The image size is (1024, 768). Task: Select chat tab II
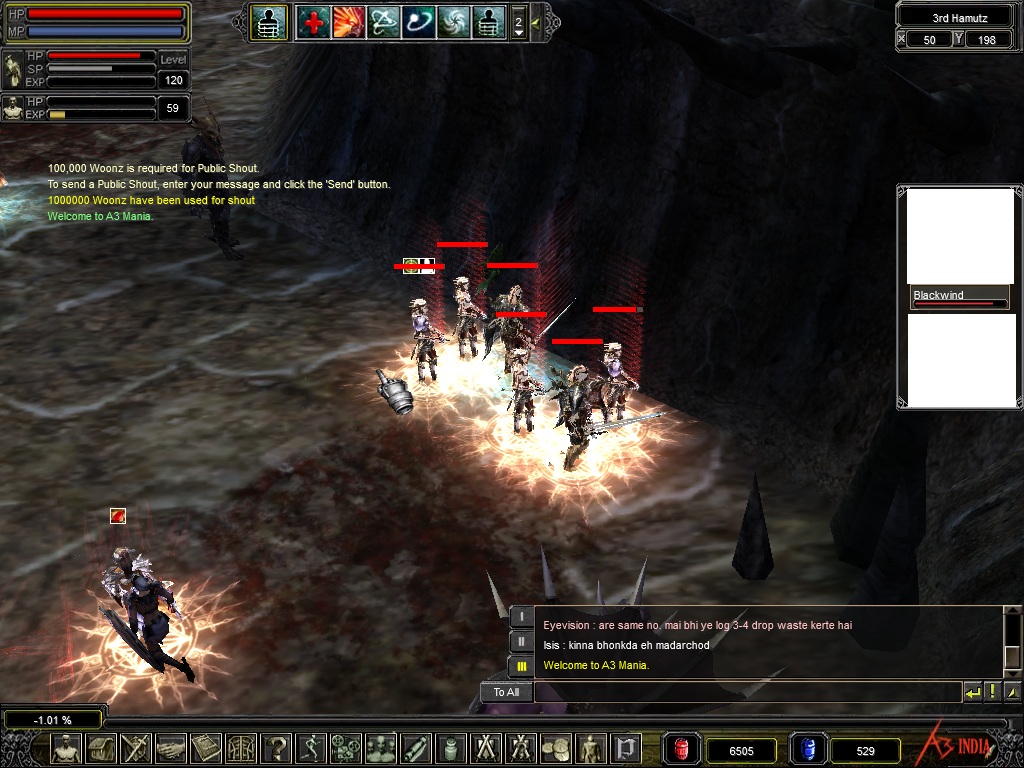(522, 641)
